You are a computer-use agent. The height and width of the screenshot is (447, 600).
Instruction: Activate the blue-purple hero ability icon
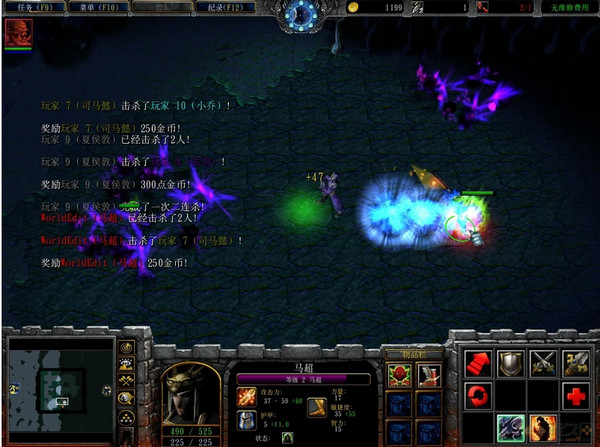coord(511,429)
